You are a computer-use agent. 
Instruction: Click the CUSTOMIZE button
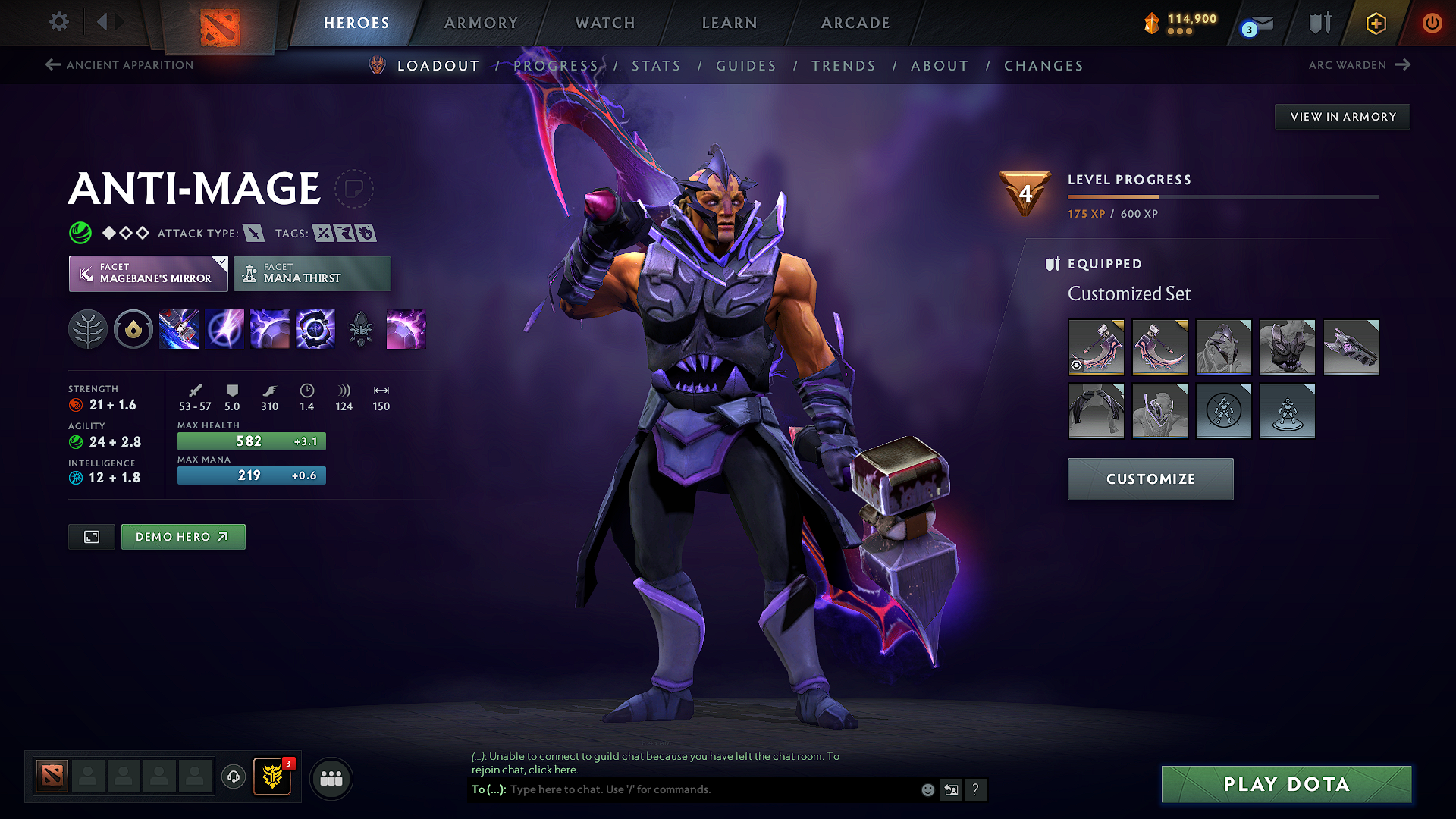coord(1150,479)
